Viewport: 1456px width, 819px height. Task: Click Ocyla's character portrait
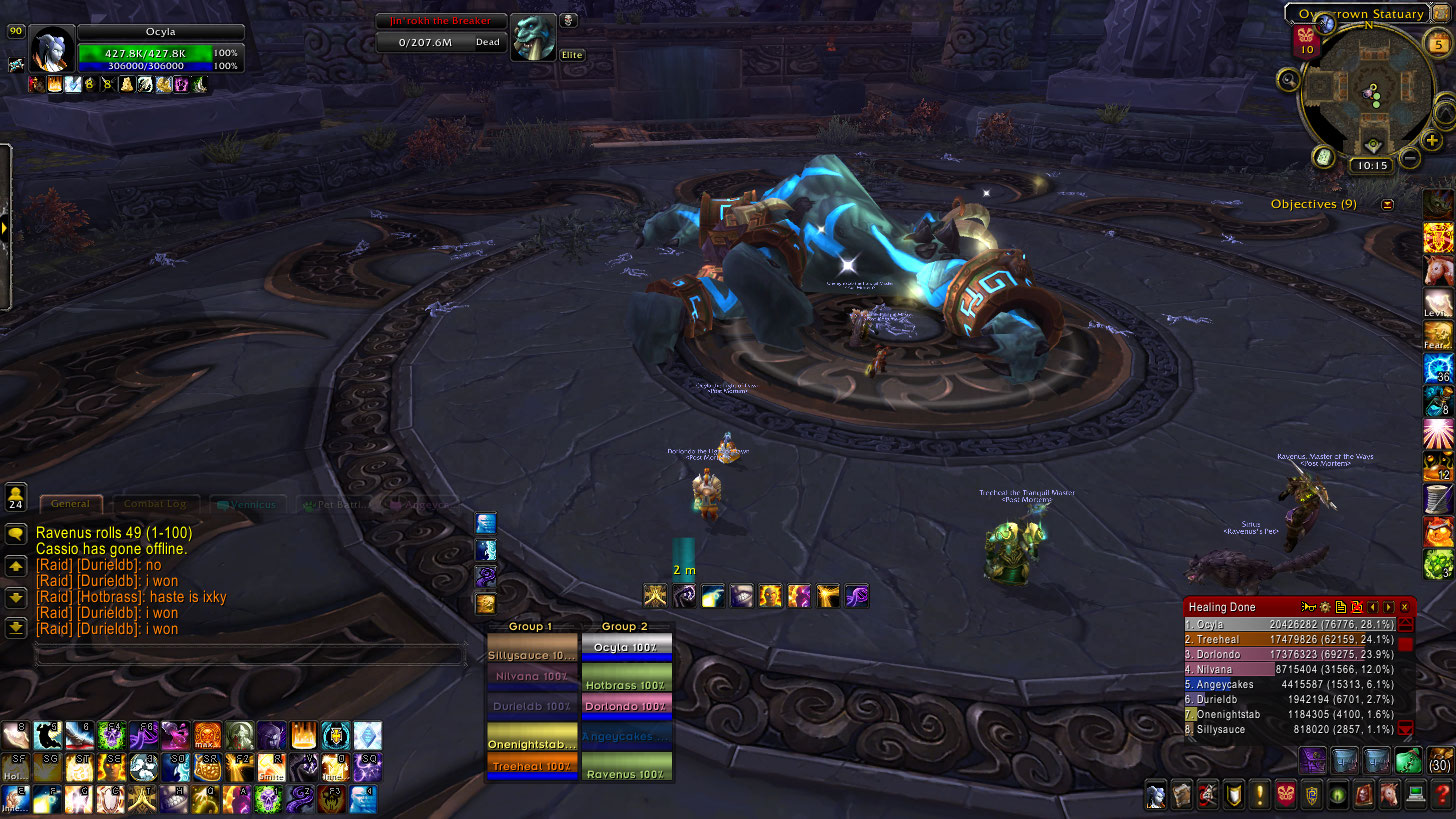pyautogui.click(x=51, y=49)
